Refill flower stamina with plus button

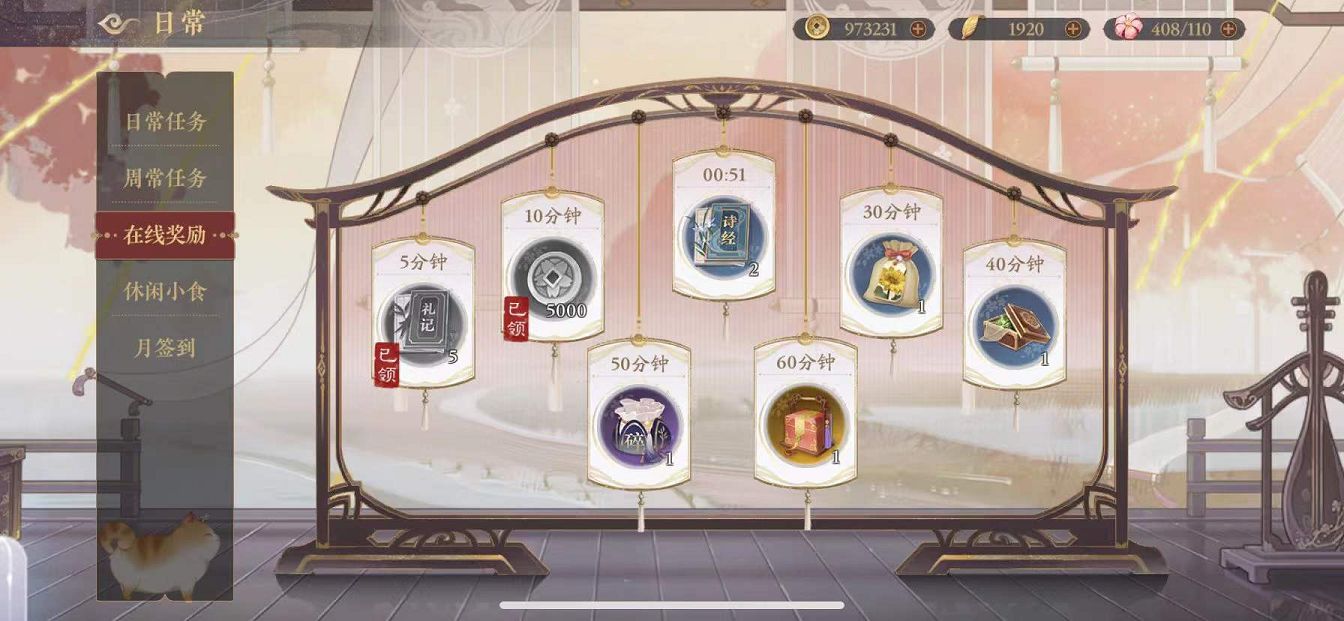point(1229,29)
